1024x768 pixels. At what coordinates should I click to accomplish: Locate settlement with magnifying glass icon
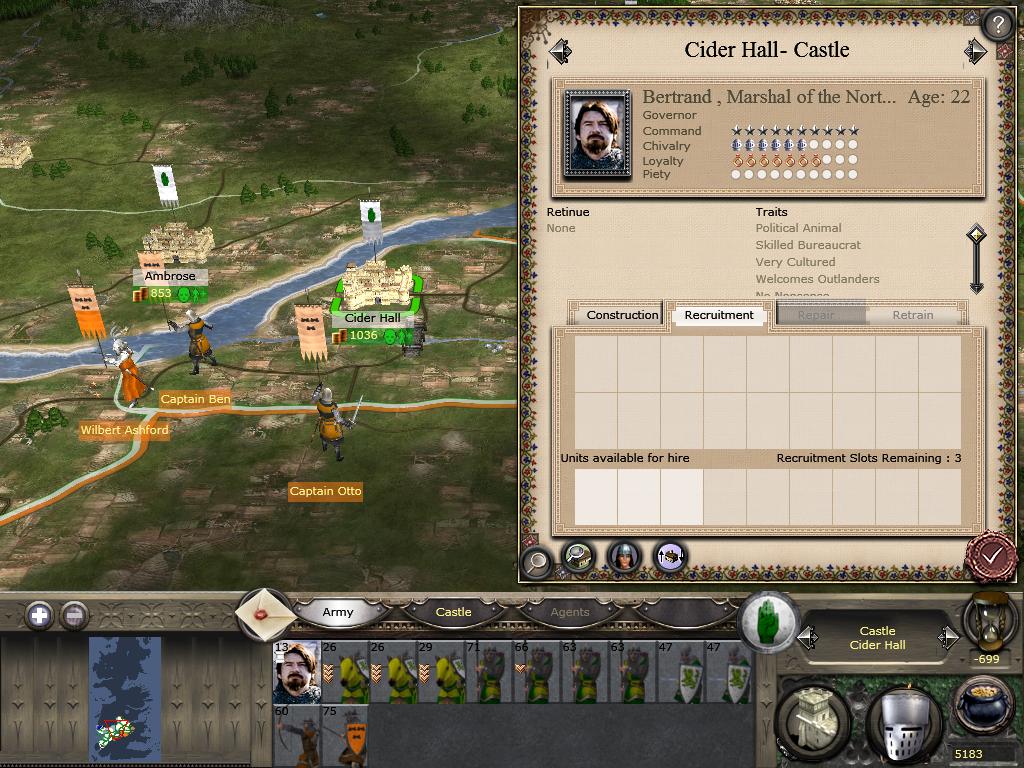tap(537, 560)
